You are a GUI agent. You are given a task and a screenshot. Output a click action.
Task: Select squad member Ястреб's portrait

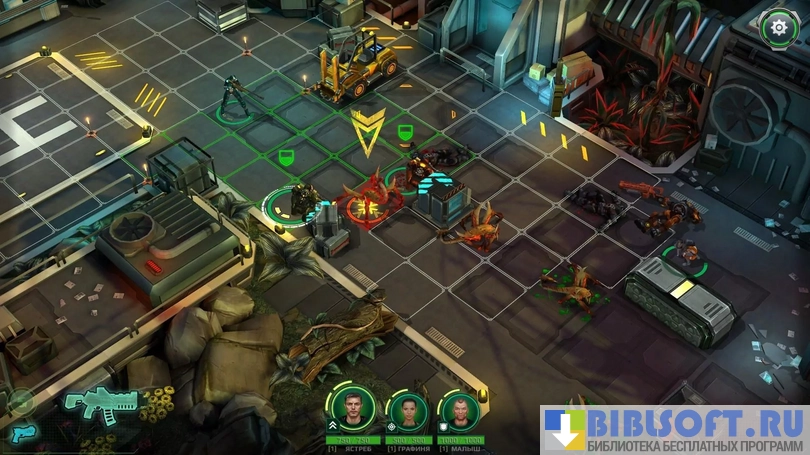[x=355, y=410]
